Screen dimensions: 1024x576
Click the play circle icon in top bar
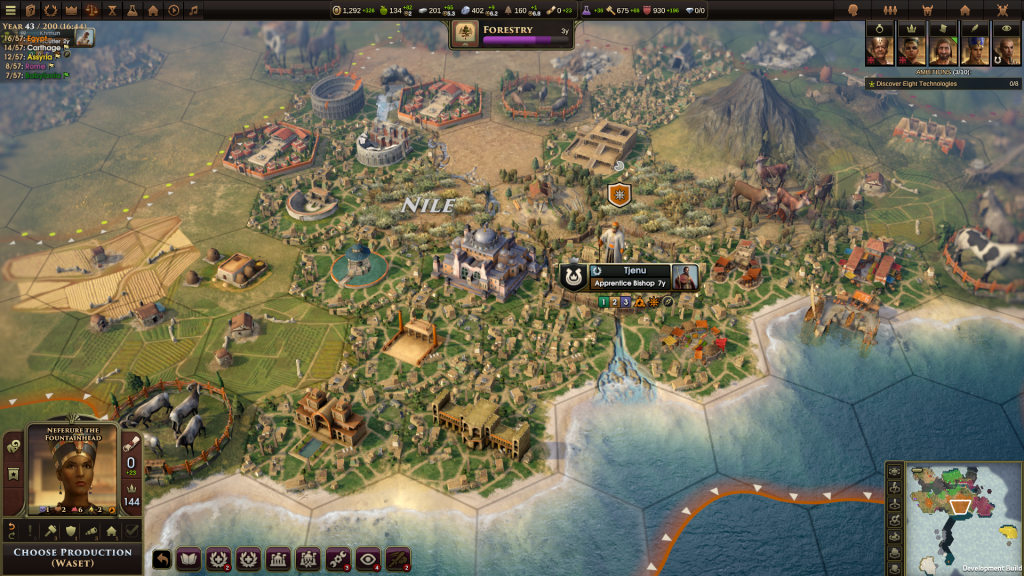[173, 10]
